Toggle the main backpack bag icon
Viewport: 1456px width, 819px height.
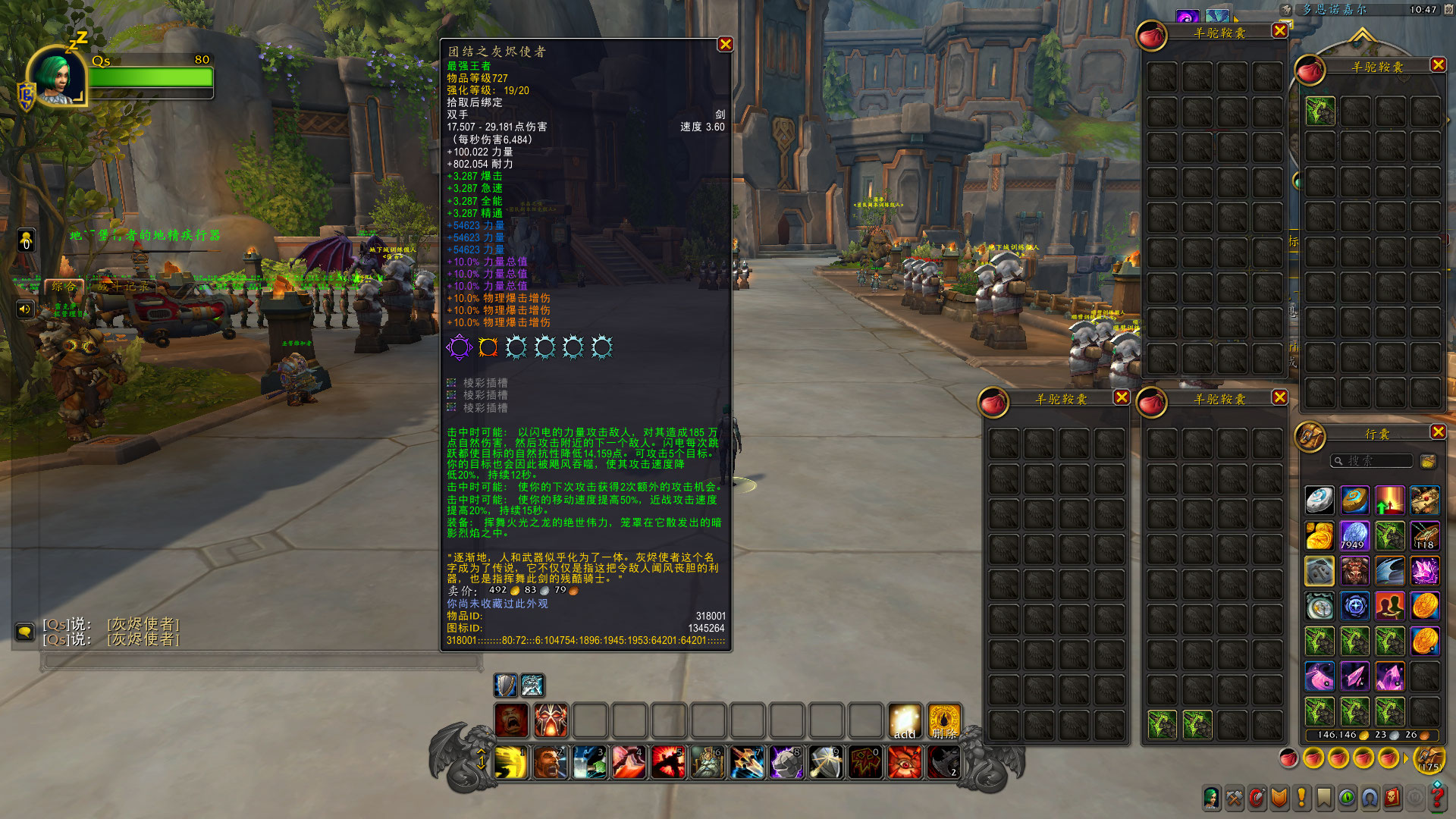tap(1429, 758)
